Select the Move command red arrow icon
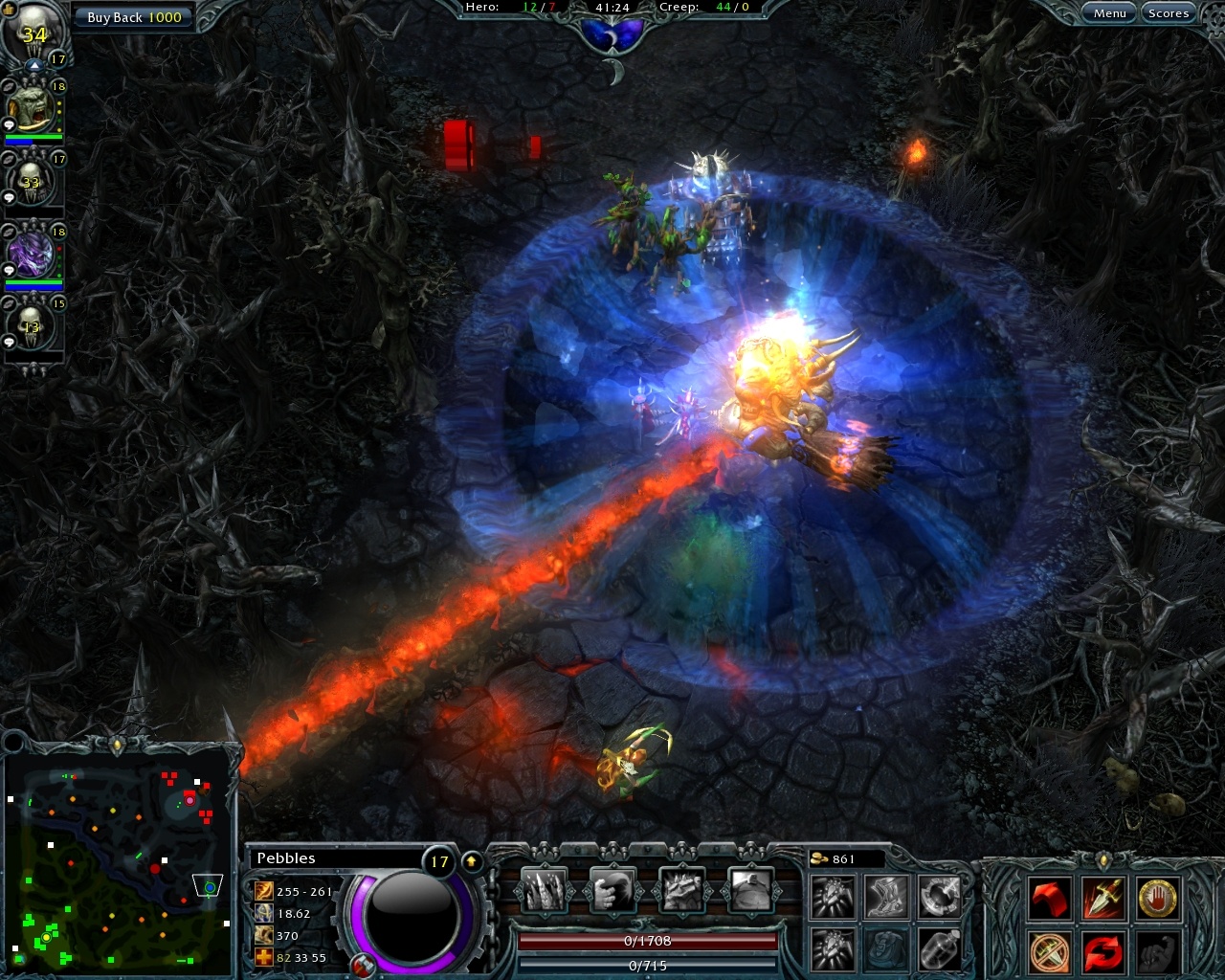Viewport: 1225px width, 980px height. 1048,896
